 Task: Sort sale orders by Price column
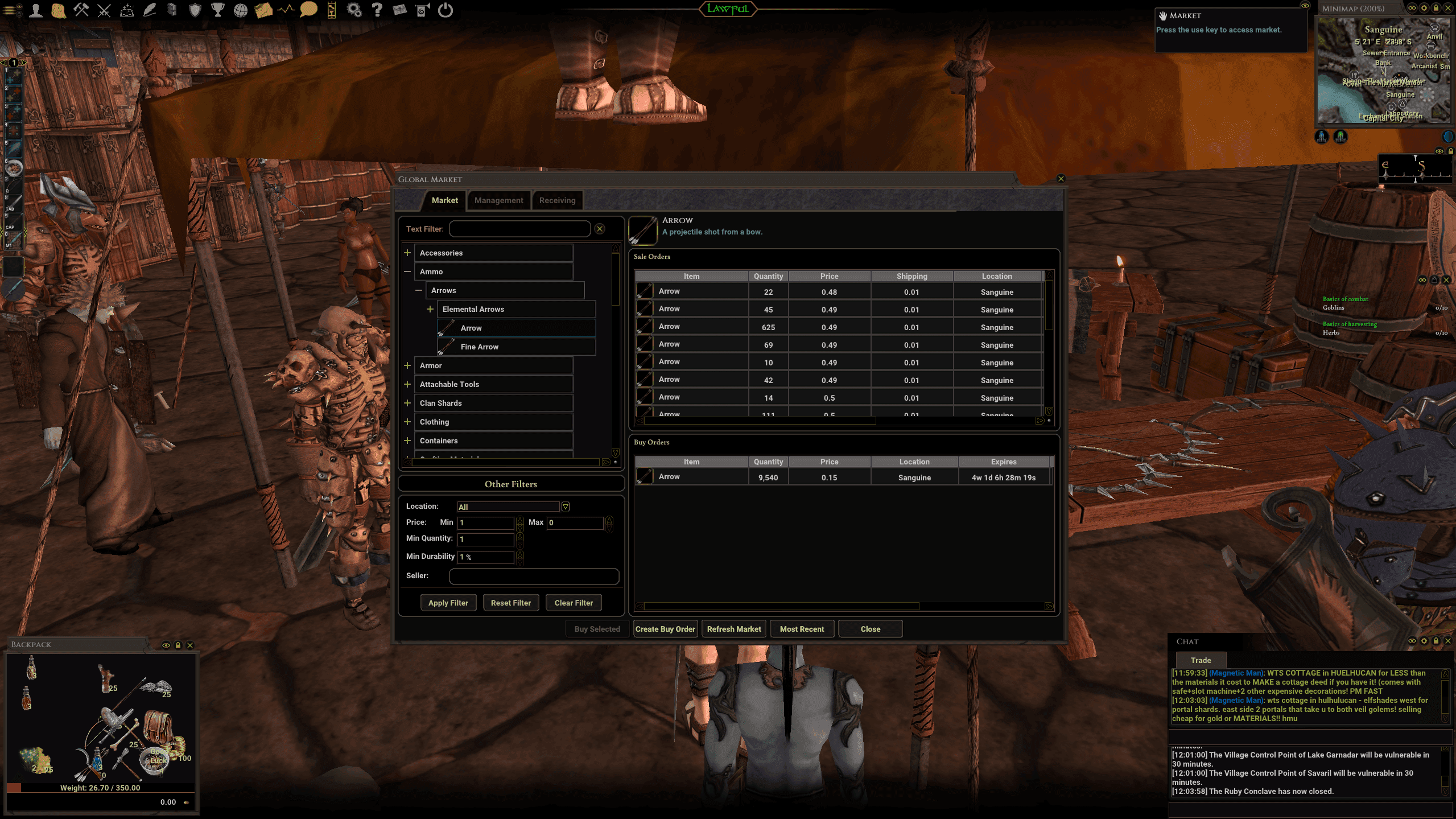click(x=829, y=276)
